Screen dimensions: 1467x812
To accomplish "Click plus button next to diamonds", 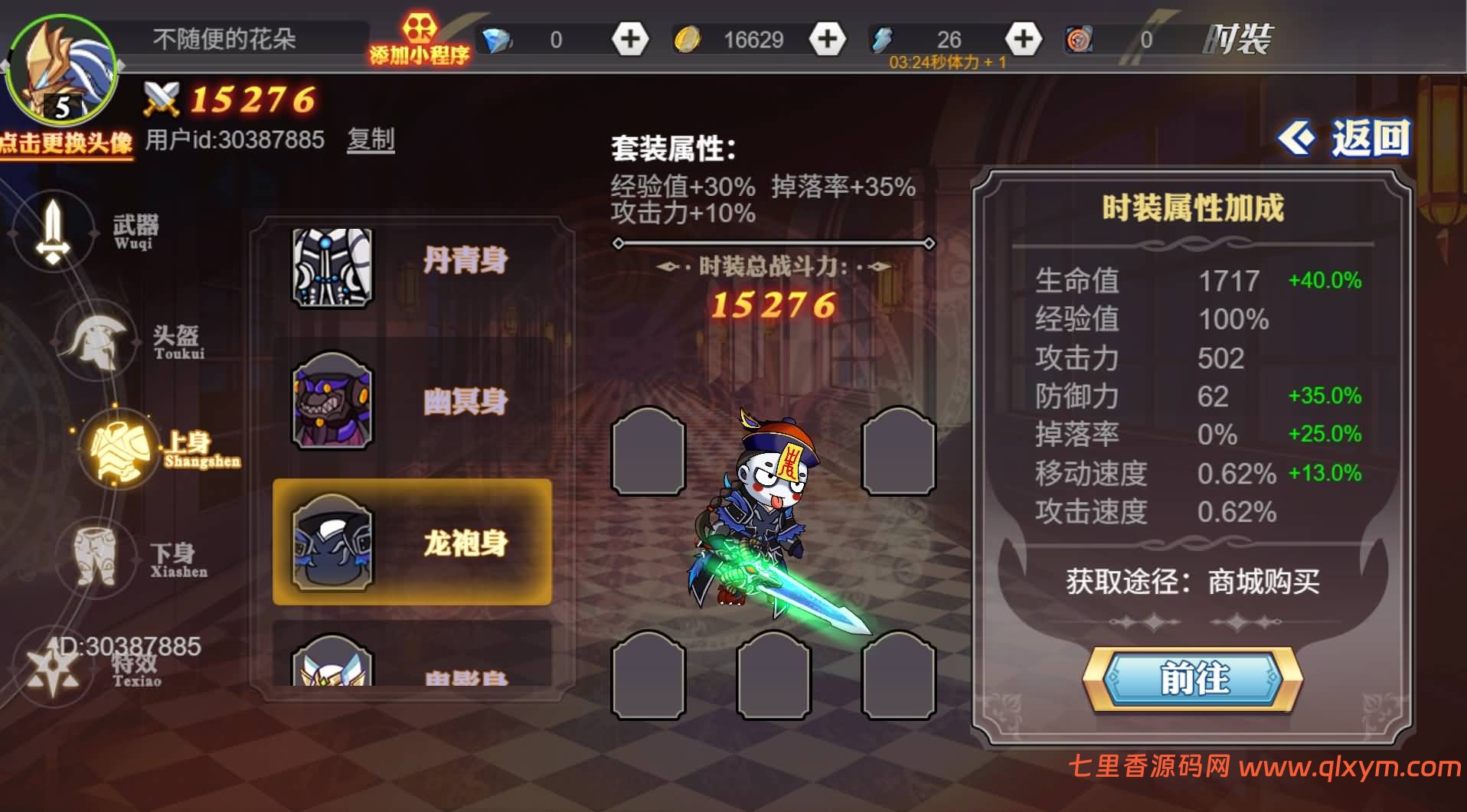I will pos(629,37).
